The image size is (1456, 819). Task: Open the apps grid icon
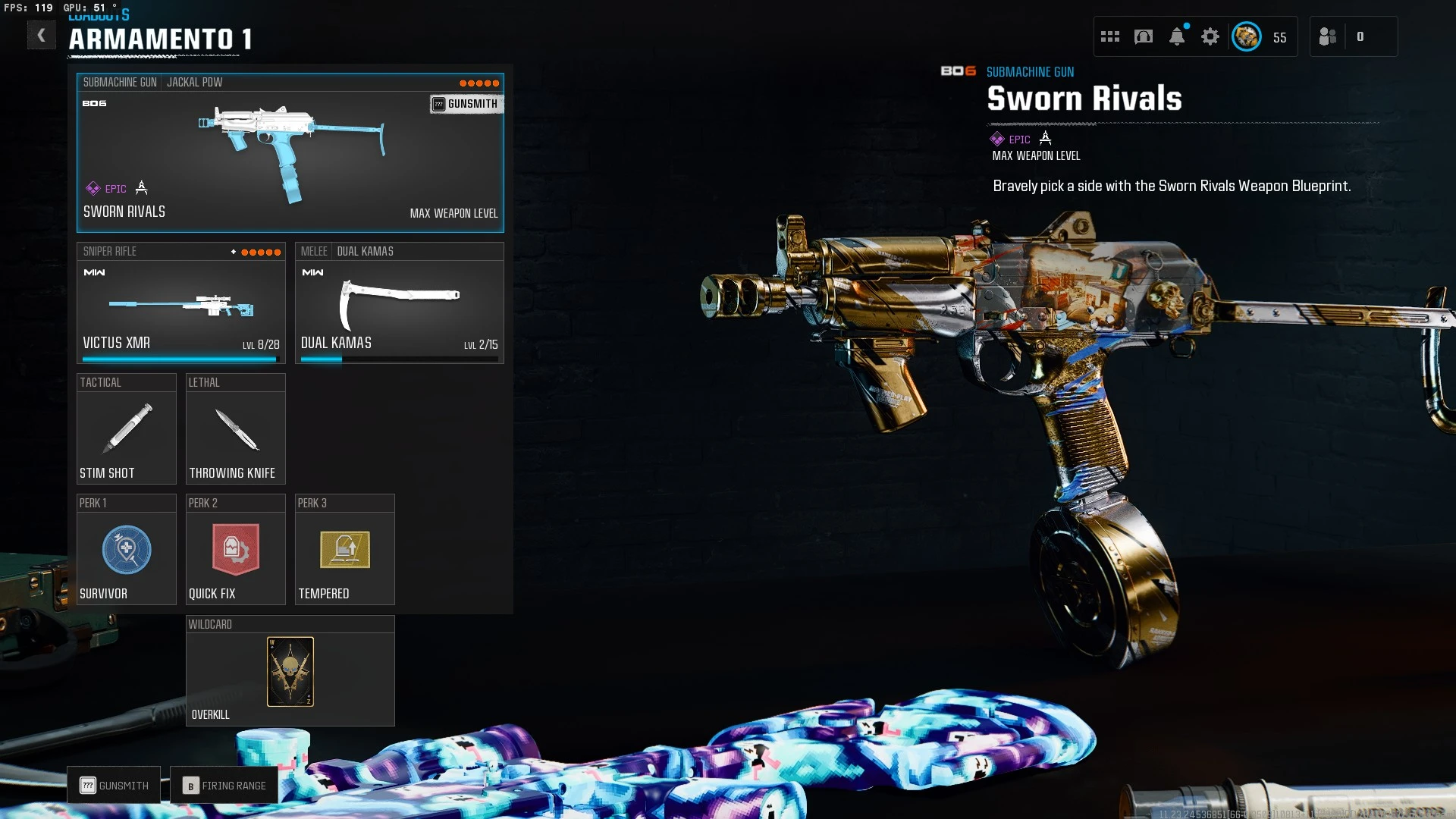point(1110,36)
